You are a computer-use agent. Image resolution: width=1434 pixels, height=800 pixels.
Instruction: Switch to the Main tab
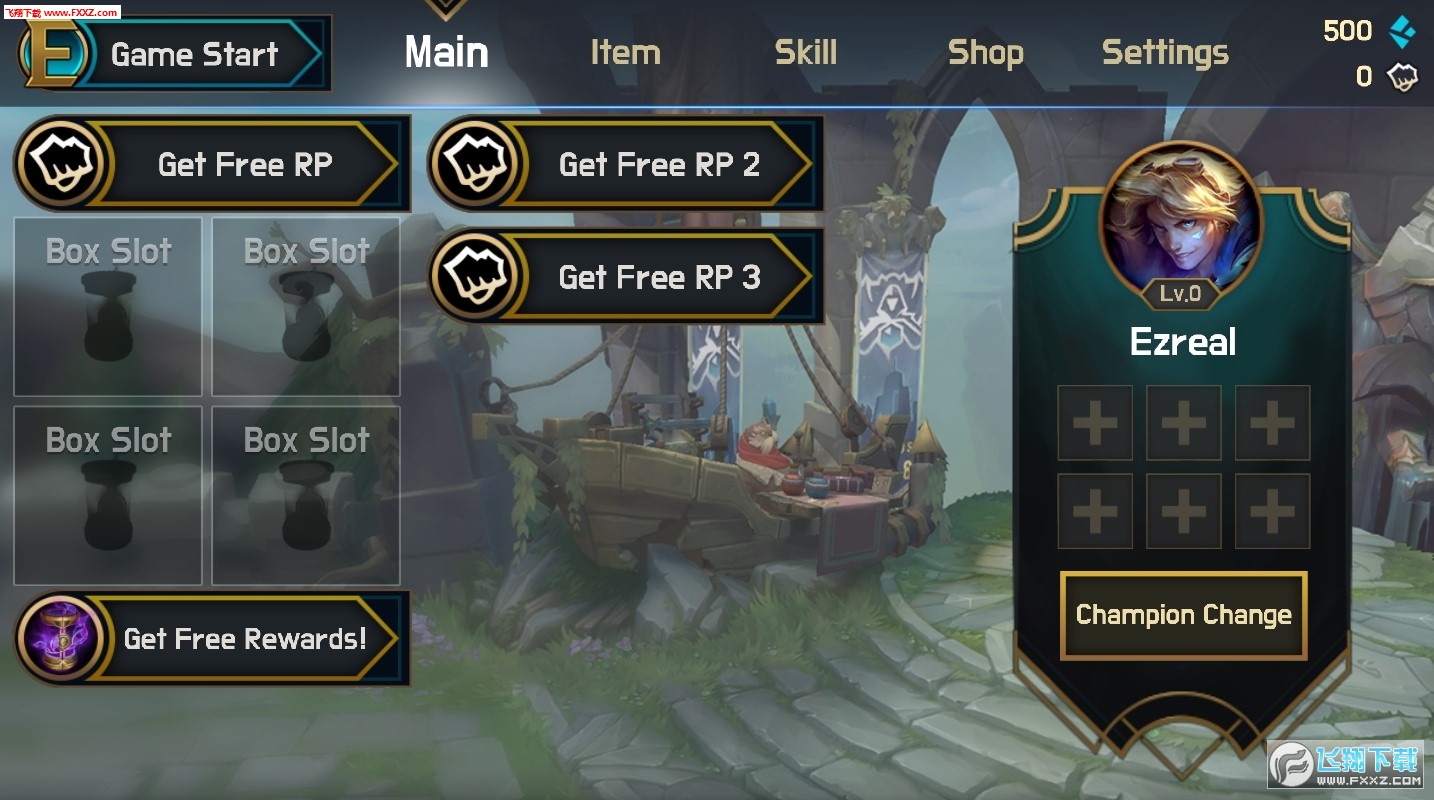tap(446, 53)
